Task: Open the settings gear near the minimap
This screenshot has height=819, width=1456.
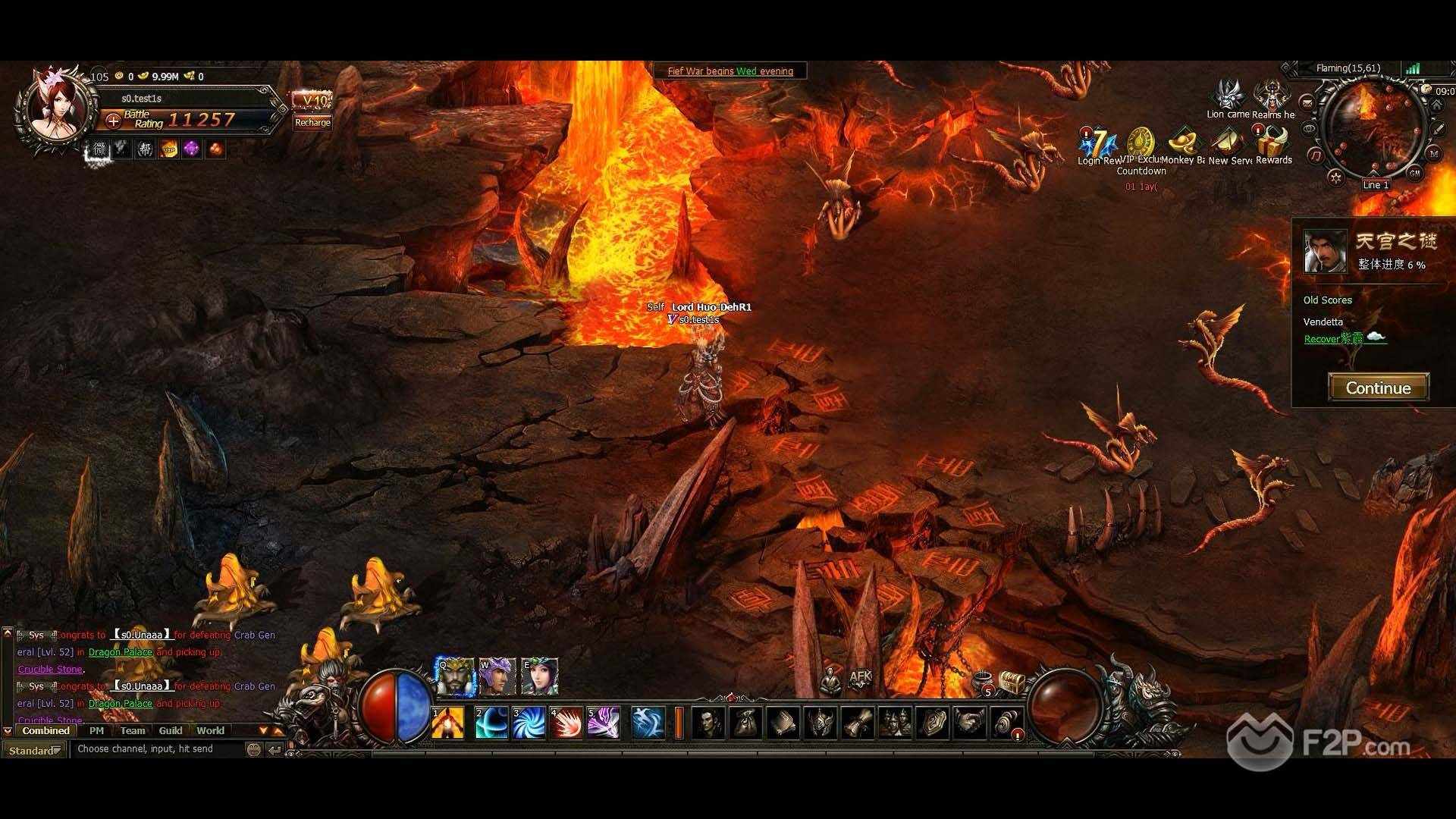Action: tap(1335, 176)
